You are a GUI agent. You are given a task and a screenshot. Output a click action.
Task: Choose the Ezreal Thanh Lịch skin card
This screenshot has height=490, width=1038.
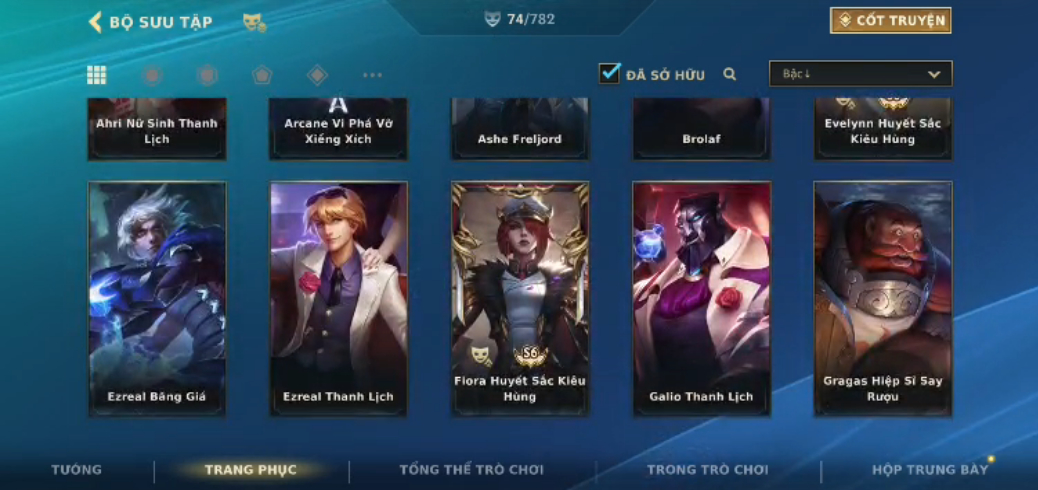338,297
